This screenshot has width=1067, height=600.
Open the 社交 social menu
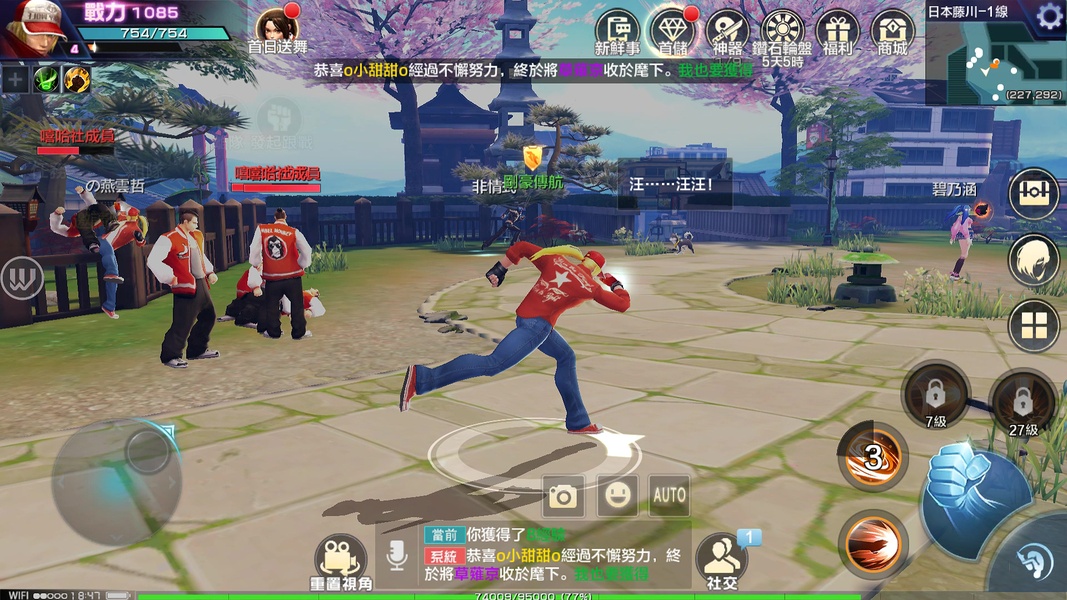pyautogui.click(x=721, y=557)
